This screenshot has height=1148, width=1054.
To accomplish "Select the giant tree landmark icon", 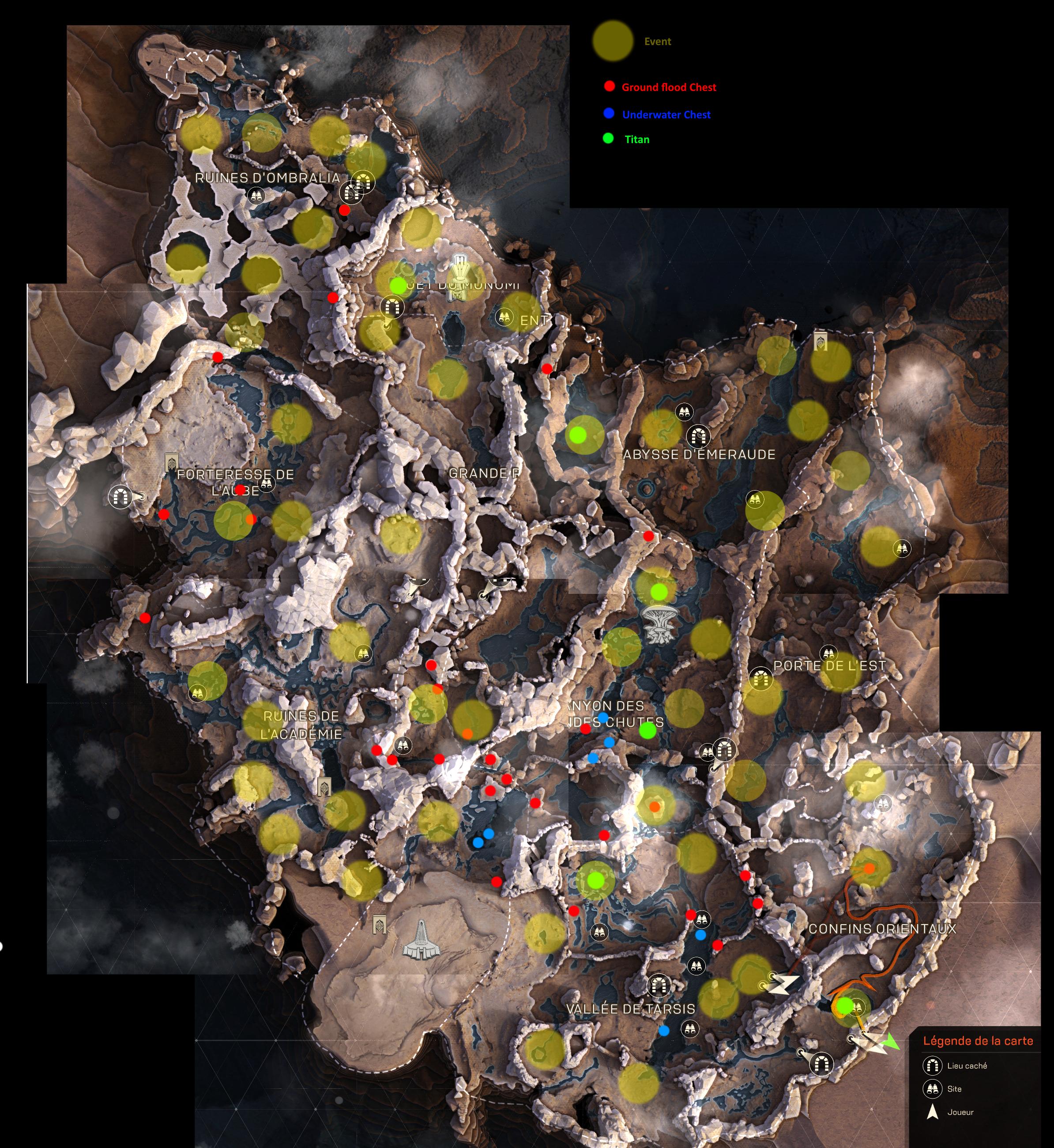I will pyautogui.click(x=659, y=623).
